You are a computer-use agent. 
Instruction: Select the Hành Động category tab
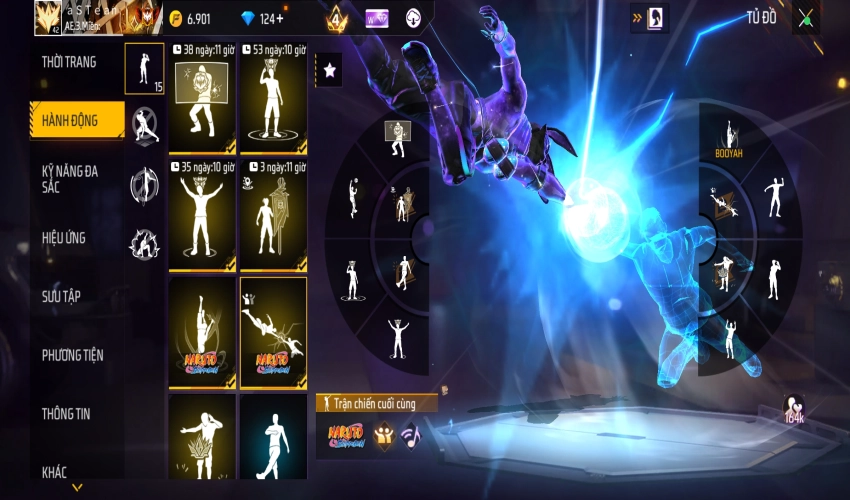pos(70,120)
